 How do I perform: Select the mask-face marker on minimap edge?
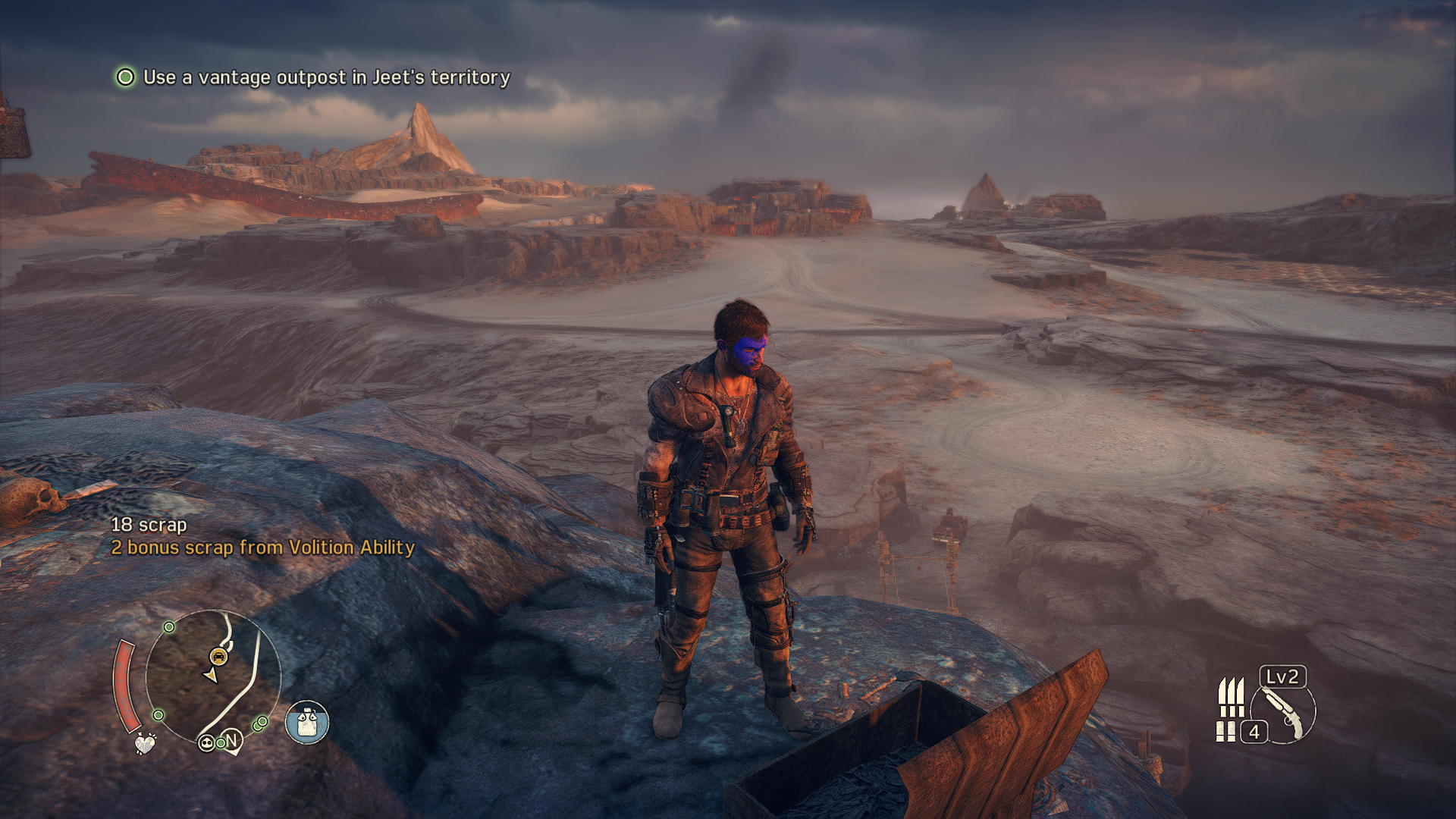206,743
